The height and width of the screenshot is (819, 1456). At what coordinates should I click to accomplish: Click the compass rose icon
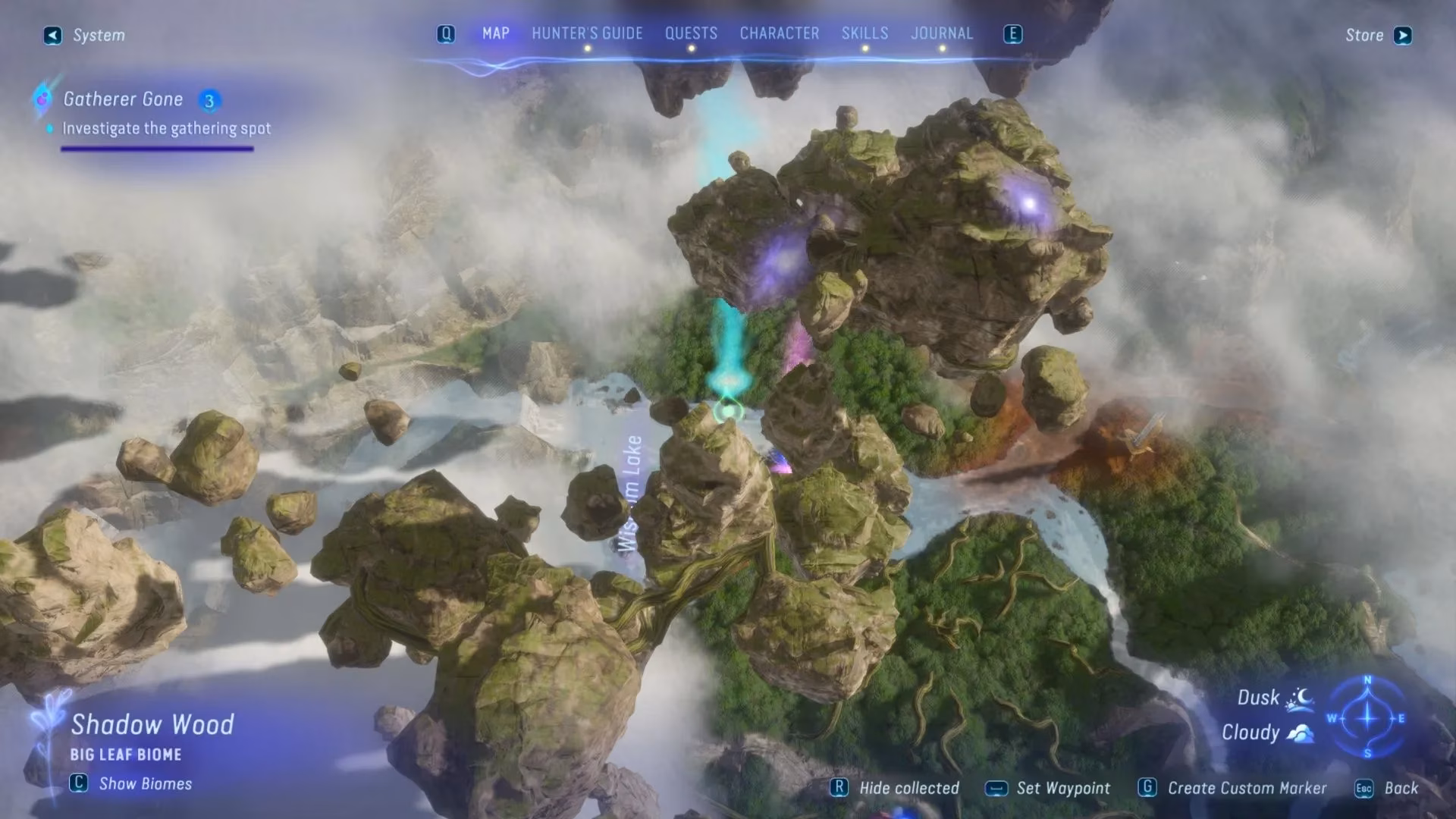click(x=1367, y=717)
